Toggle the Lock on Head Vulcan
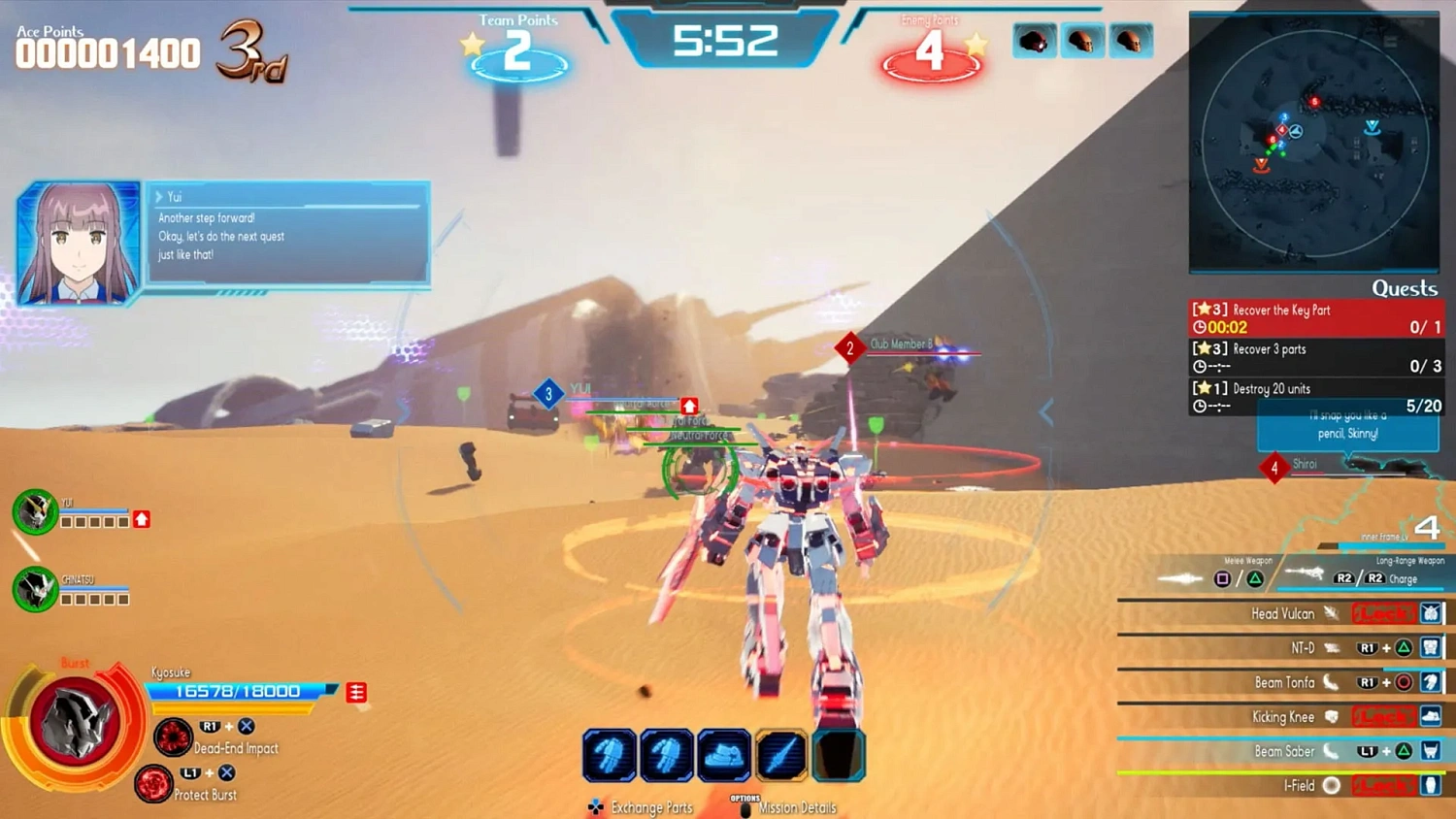 (x=1385, y=613)
